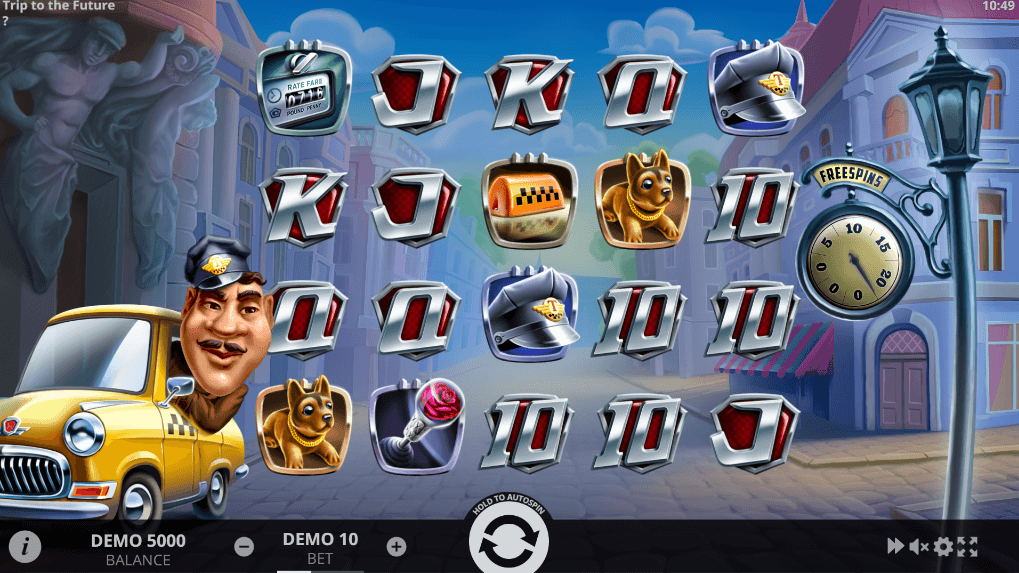The width and height of the screenshot is (1019, 573).
Task: Toggle the fast-forward turbo spin icon
Action: click(895, 546)
